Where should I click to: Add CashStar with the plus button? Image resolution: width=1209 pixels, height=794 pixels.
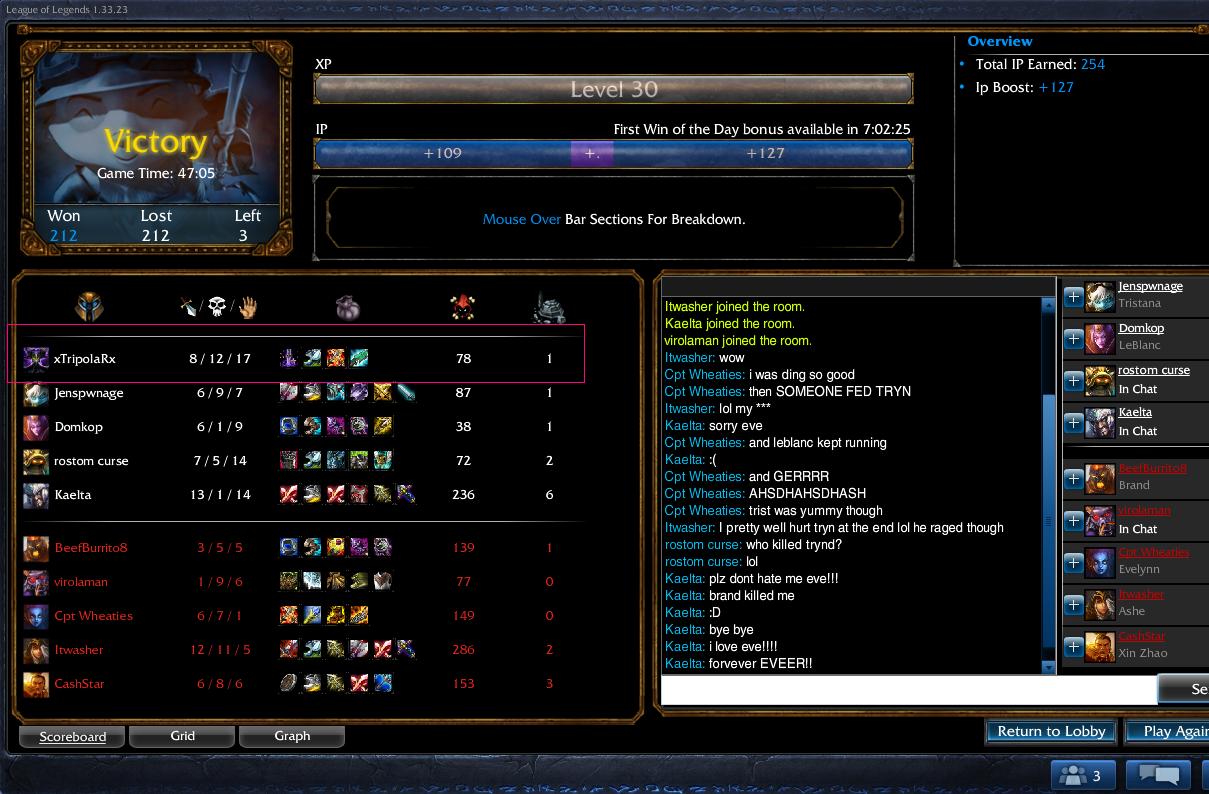(x=1073, y=646)
